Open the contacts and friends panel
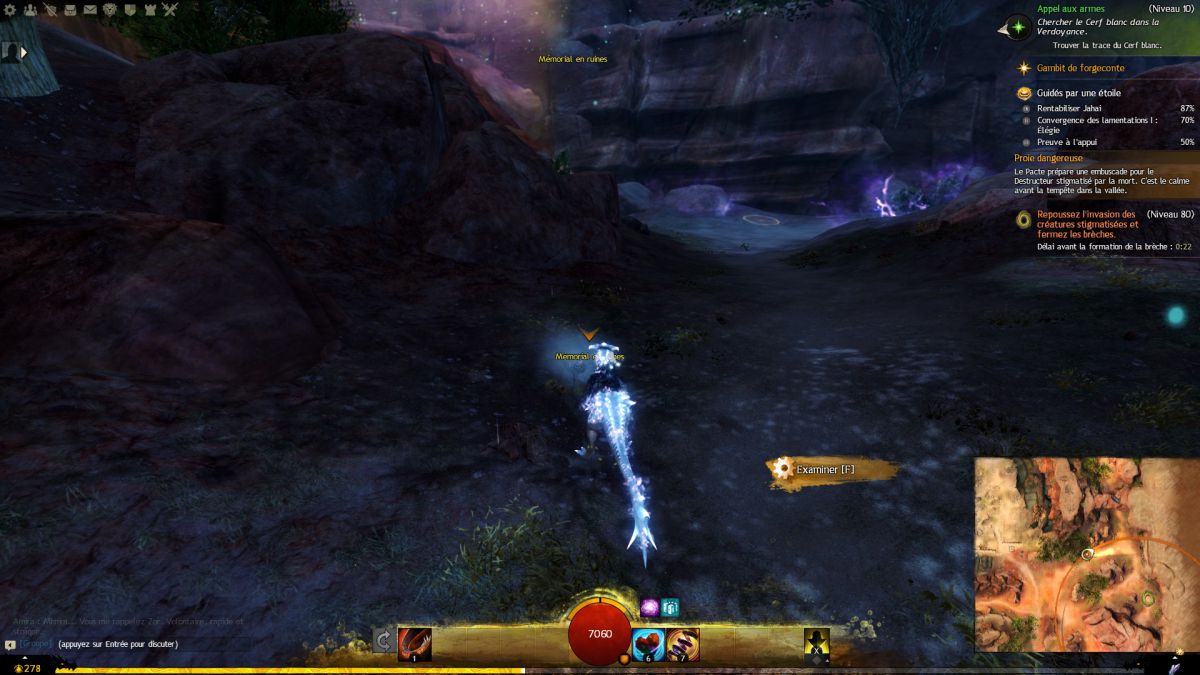This screenshot has height=675, width=1200. 30,10
